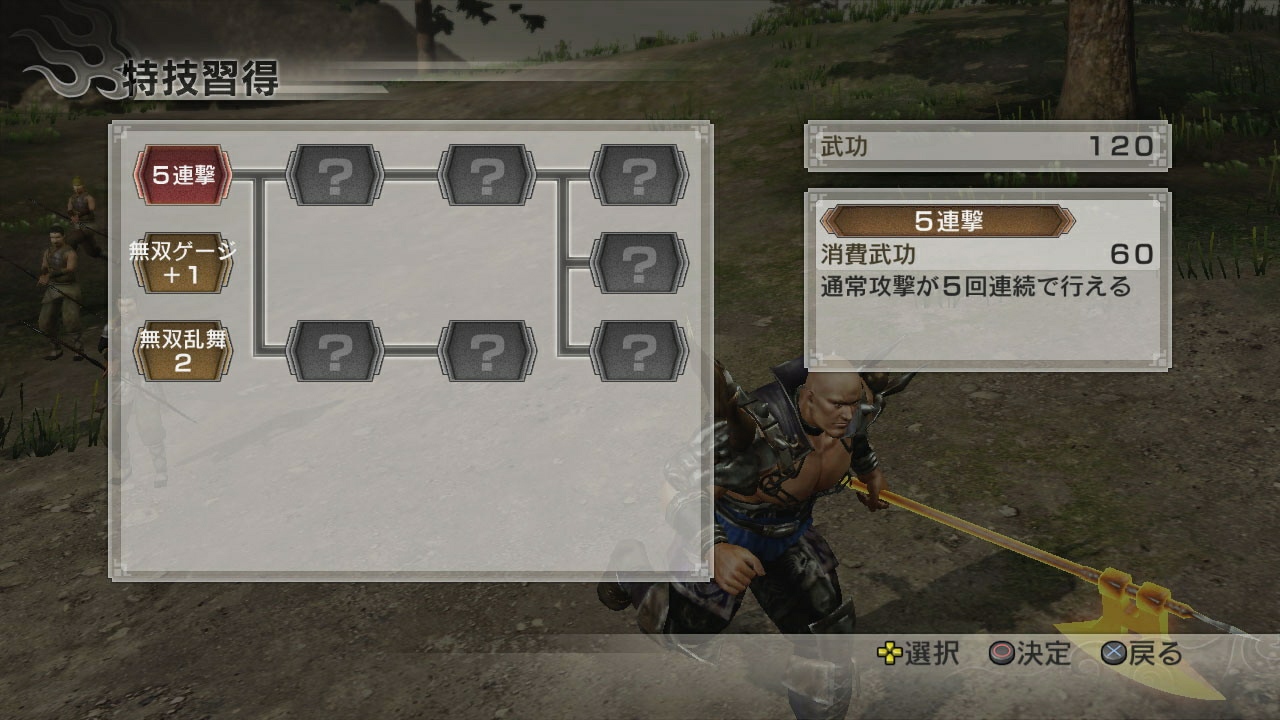
Task: Click the 武功 points display showing 120
Action: (985, 144)
